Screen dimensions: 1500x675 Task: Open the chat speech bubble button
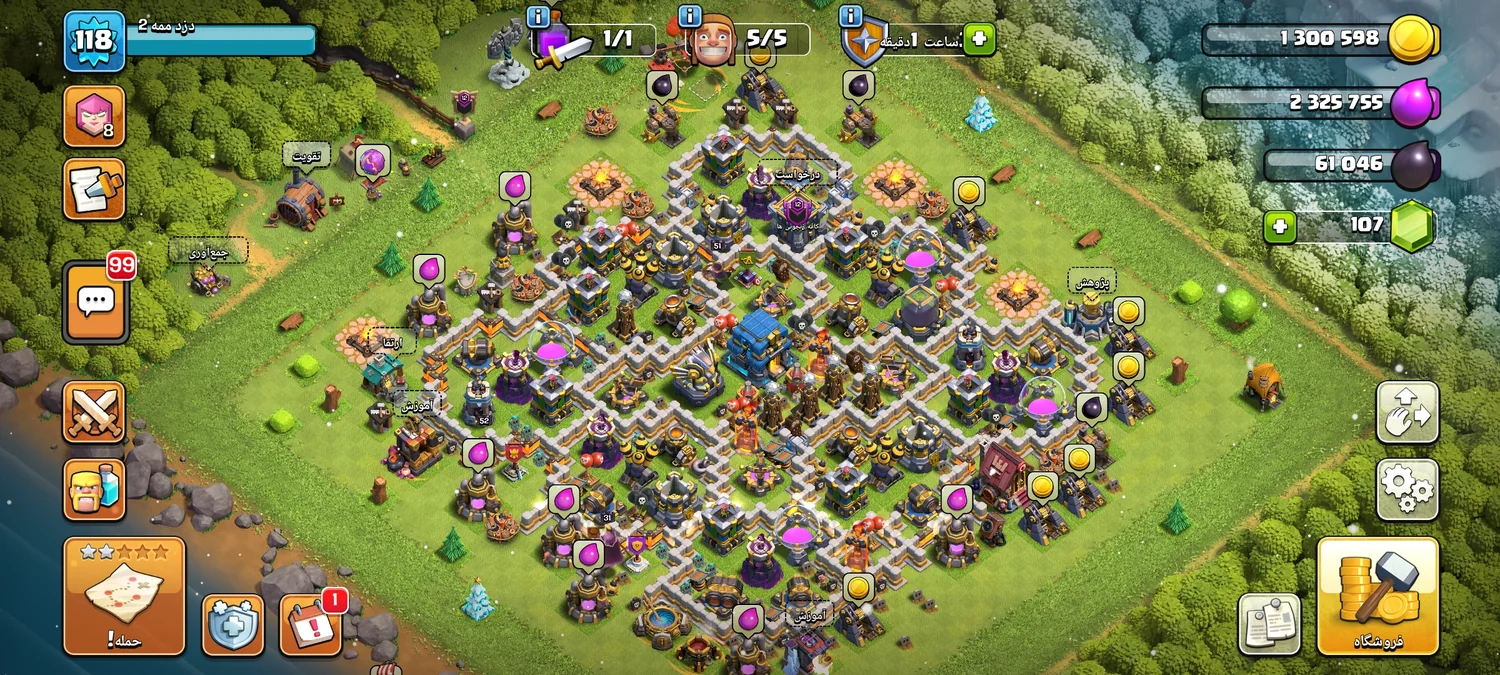pyautogui.click(x=96, y=301)
